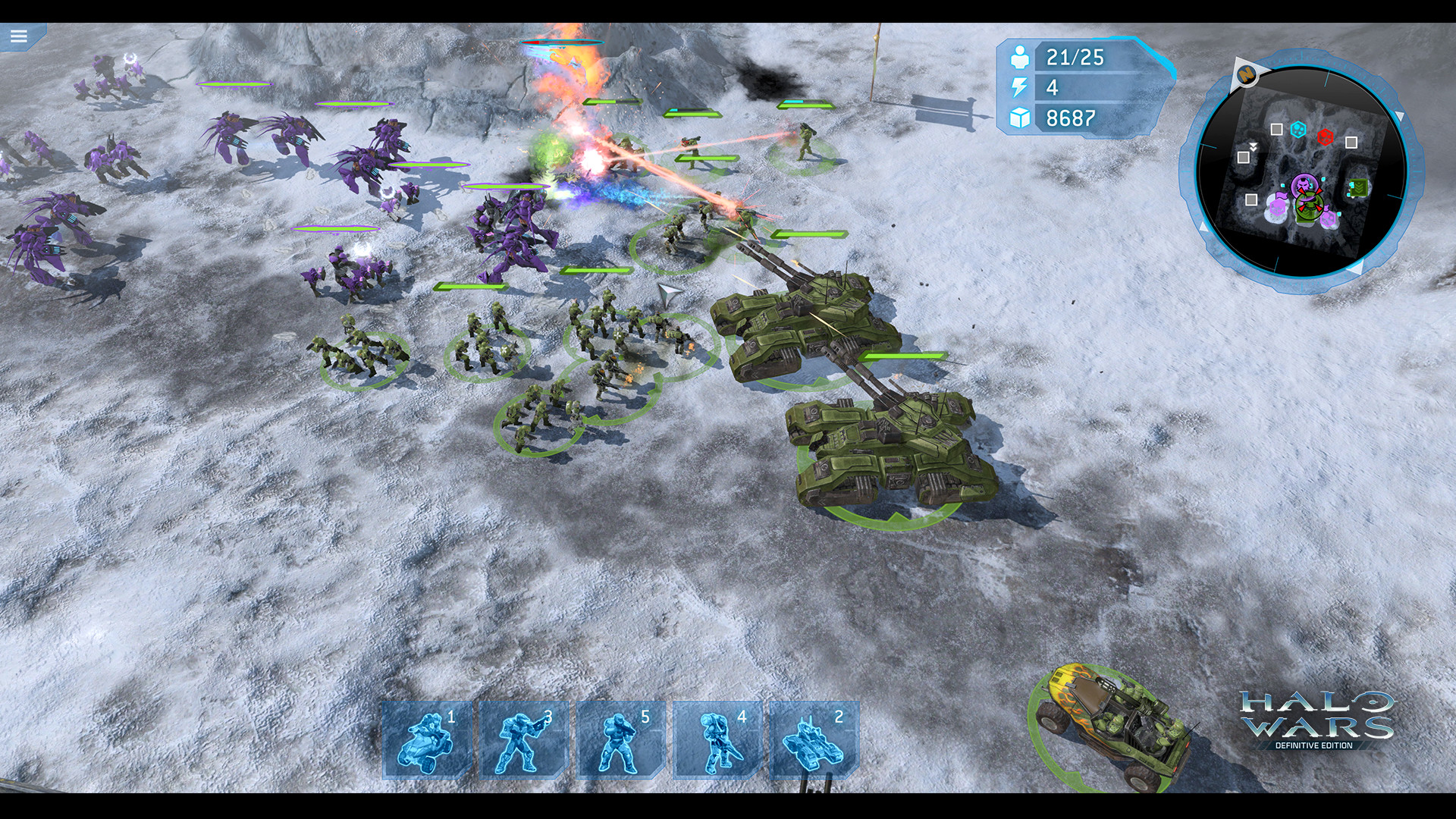1456x819 pixels.
Task: Click the green allied base icon on minimap
Action: (x=1359, y=187)
